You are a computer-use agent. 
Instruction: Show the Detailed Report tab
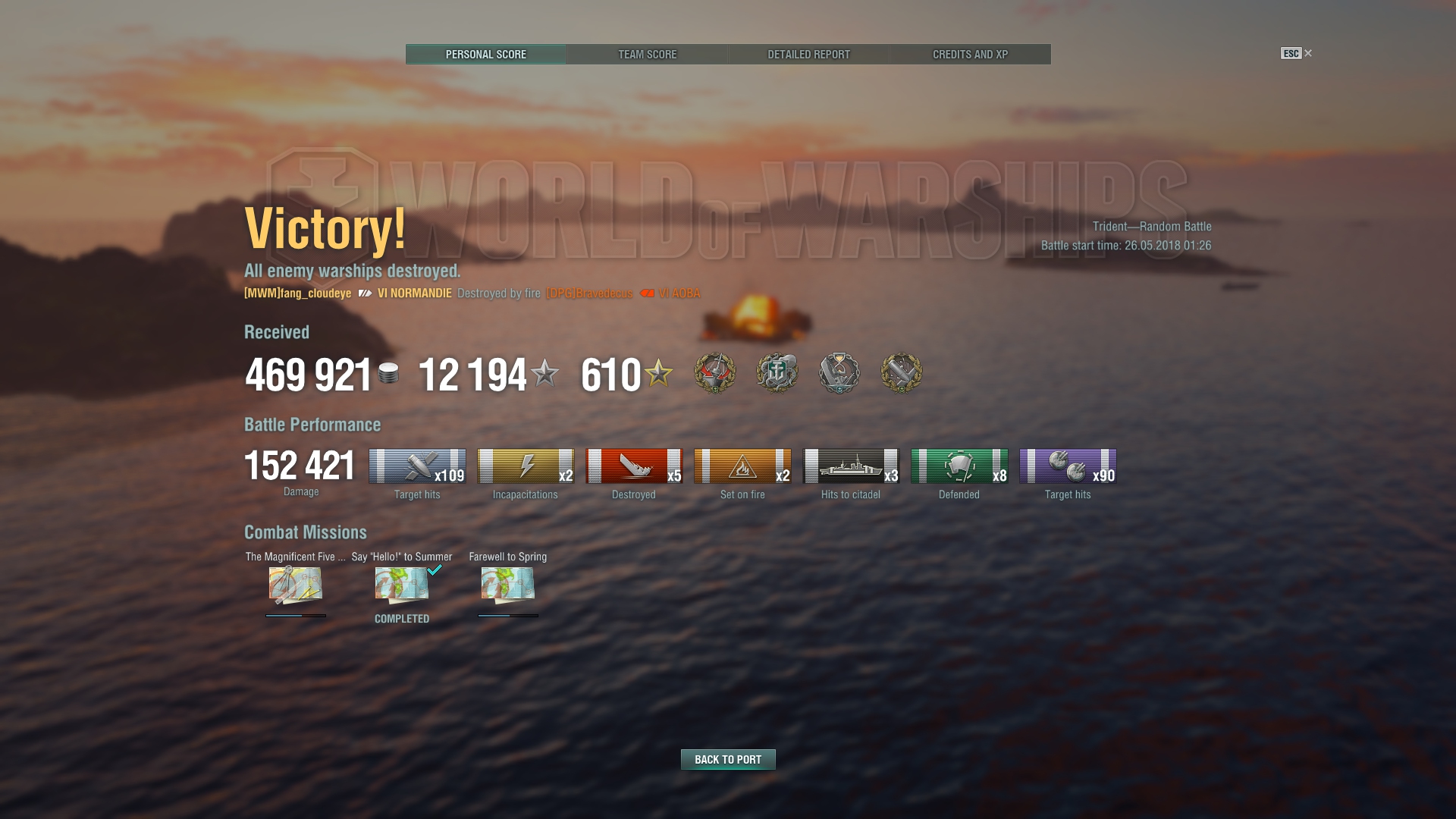pyautogui.click(x=808, y=55)
